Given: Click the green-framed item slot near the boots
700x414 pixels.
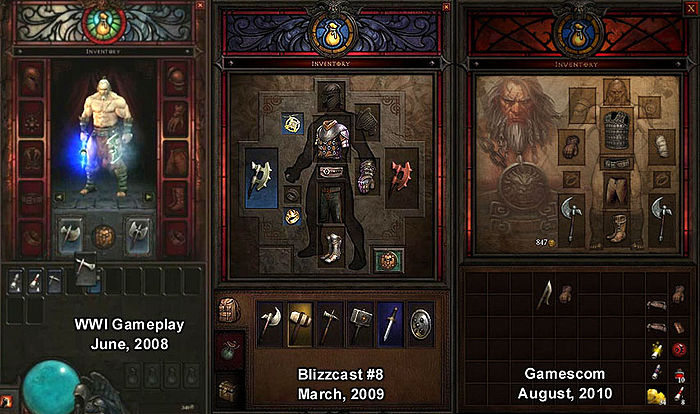Looking at the screenshot, I should (x=386, y=262).
